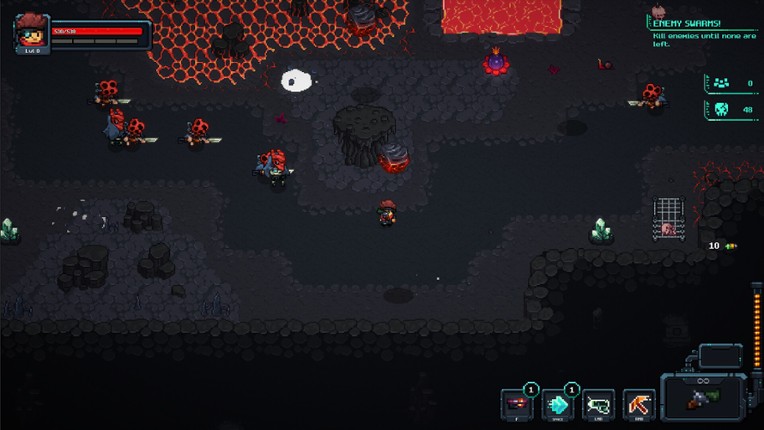The height and width of the screenshot is (430, 764).
Task: Activate the cyan dash ability
Action: pyautogui.click(x=557, y=404)
